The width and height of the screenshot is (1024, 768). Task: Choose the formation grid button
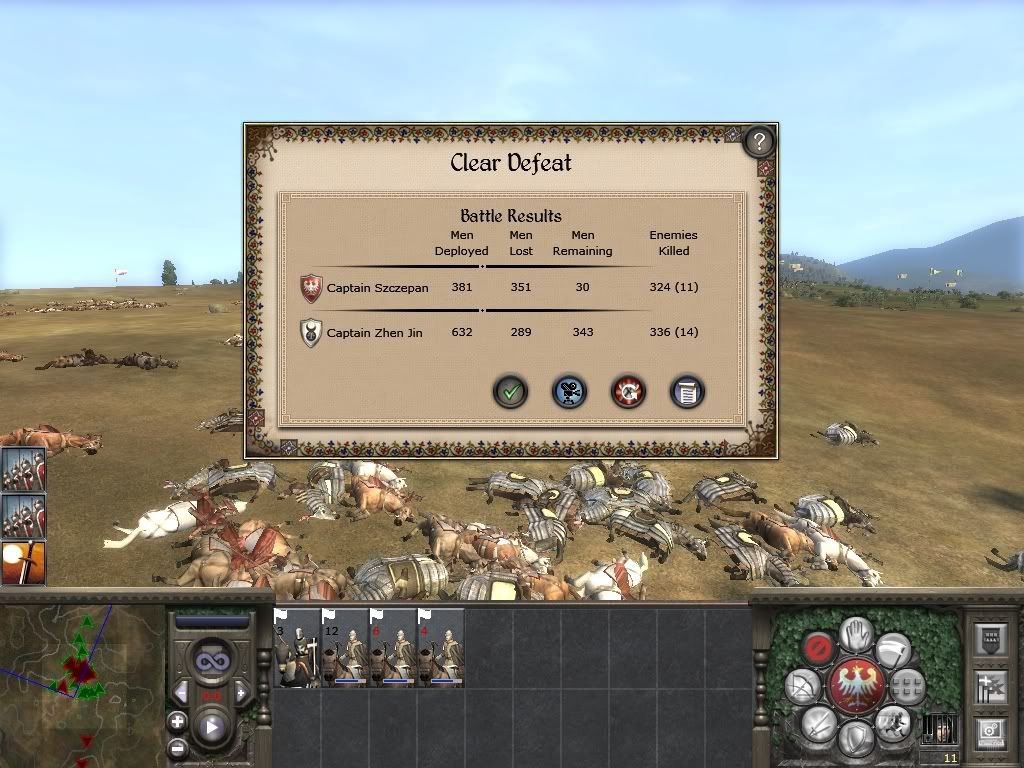(x=907, y=686)
